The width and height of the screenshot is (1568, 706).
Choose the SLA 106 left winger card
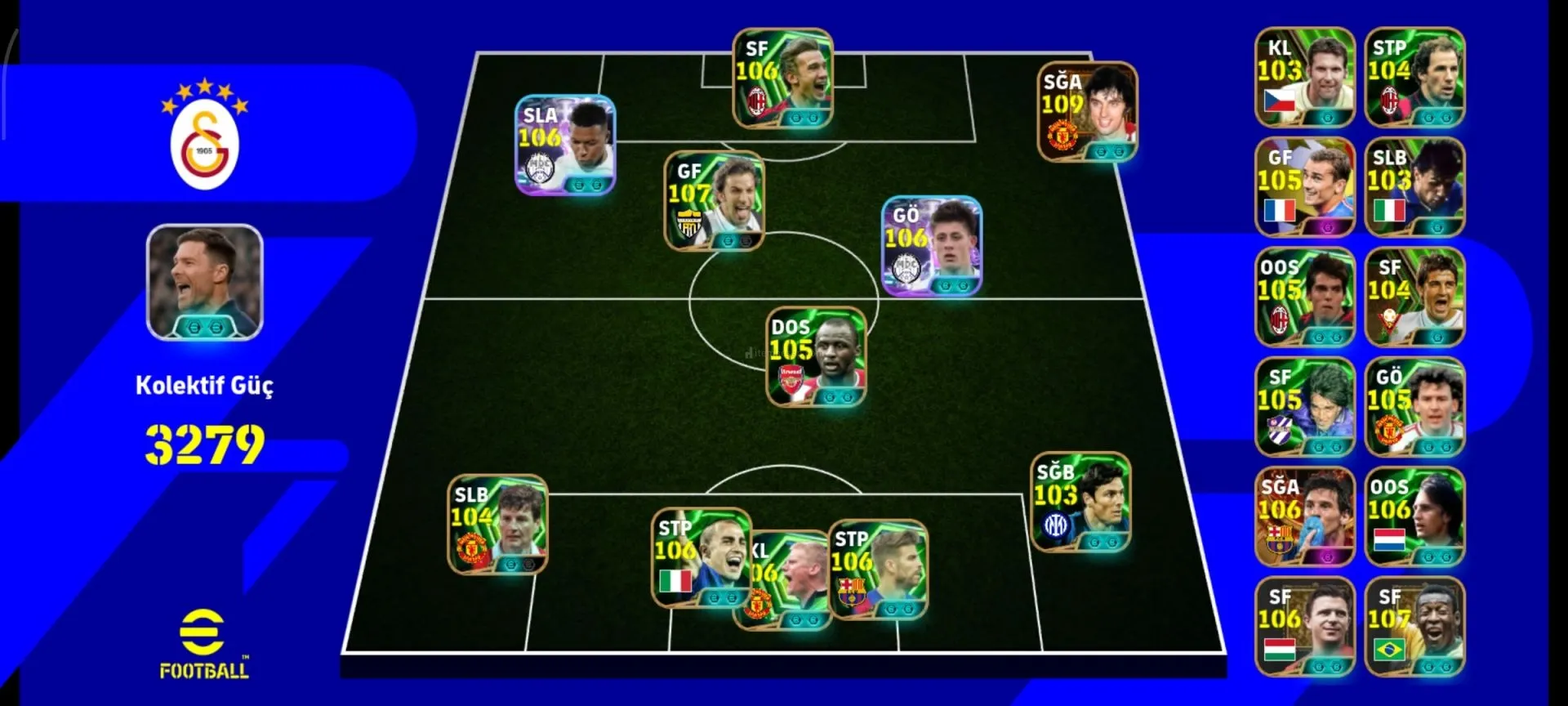coord(564,145)
